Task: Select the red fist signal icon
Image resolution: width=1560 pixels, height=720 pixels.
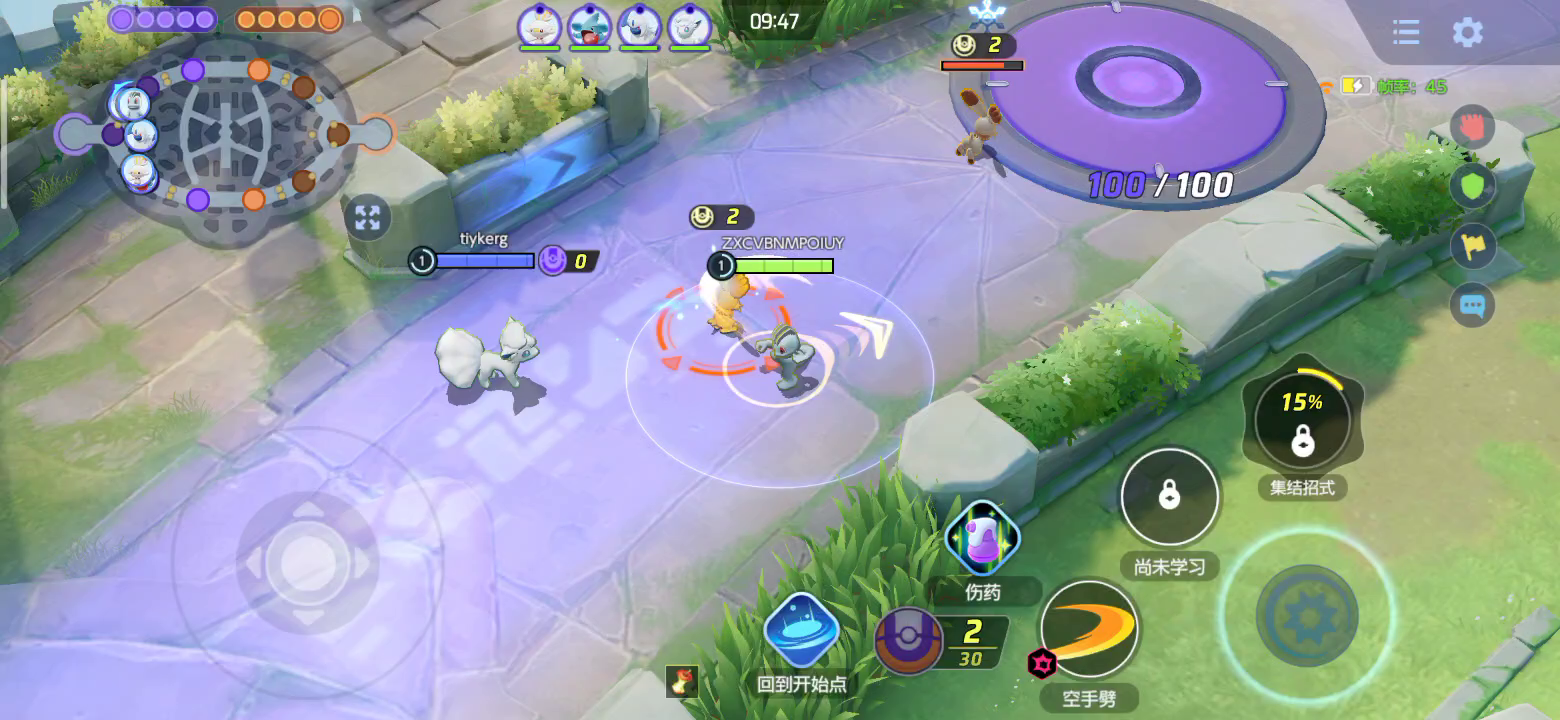Action: tap(1472, 127)
